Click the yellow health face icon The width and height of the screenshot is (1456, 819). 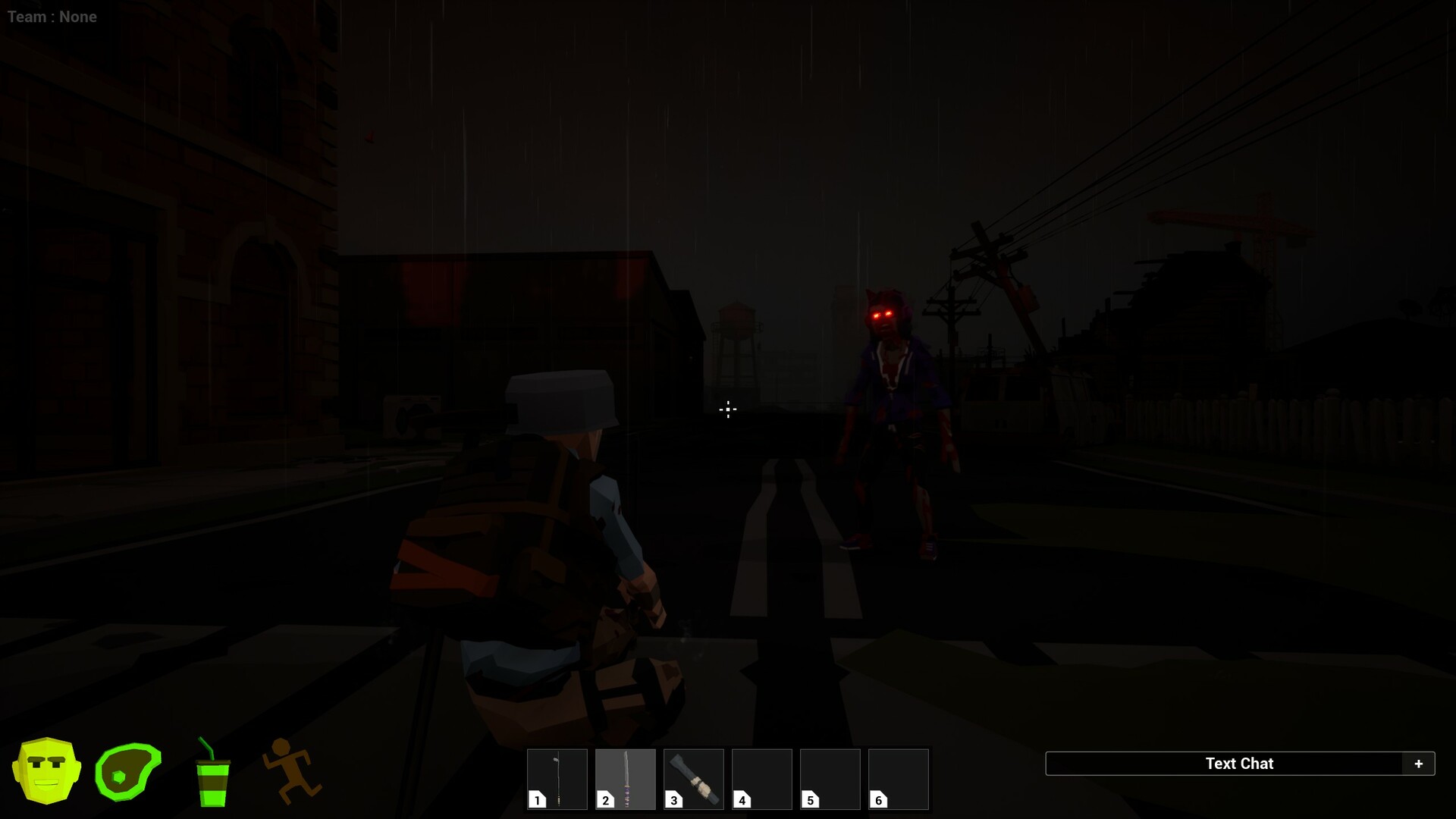click(x=47, y=769)
